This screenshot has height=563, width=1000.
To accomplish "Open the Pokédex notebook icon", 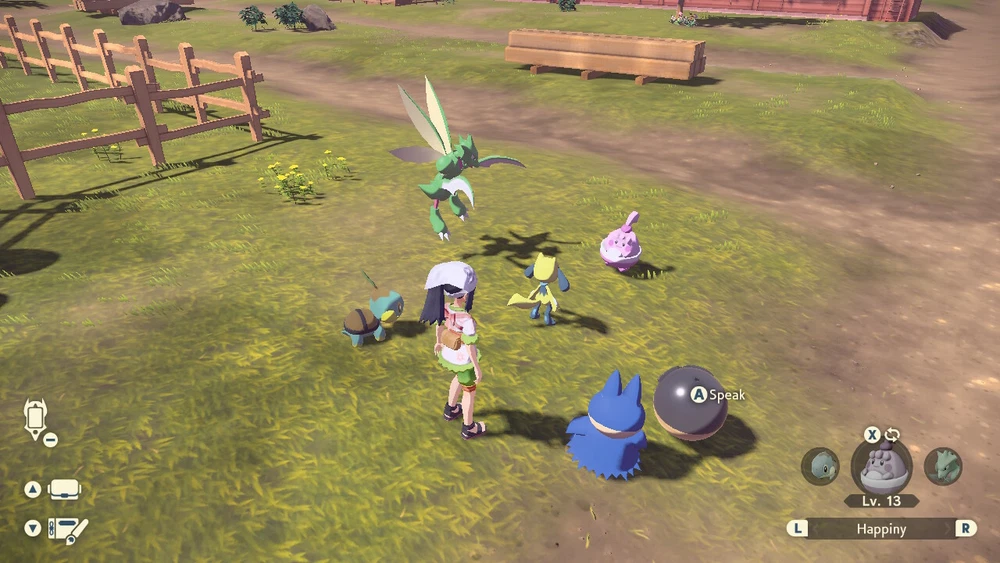I will point(67,529).
